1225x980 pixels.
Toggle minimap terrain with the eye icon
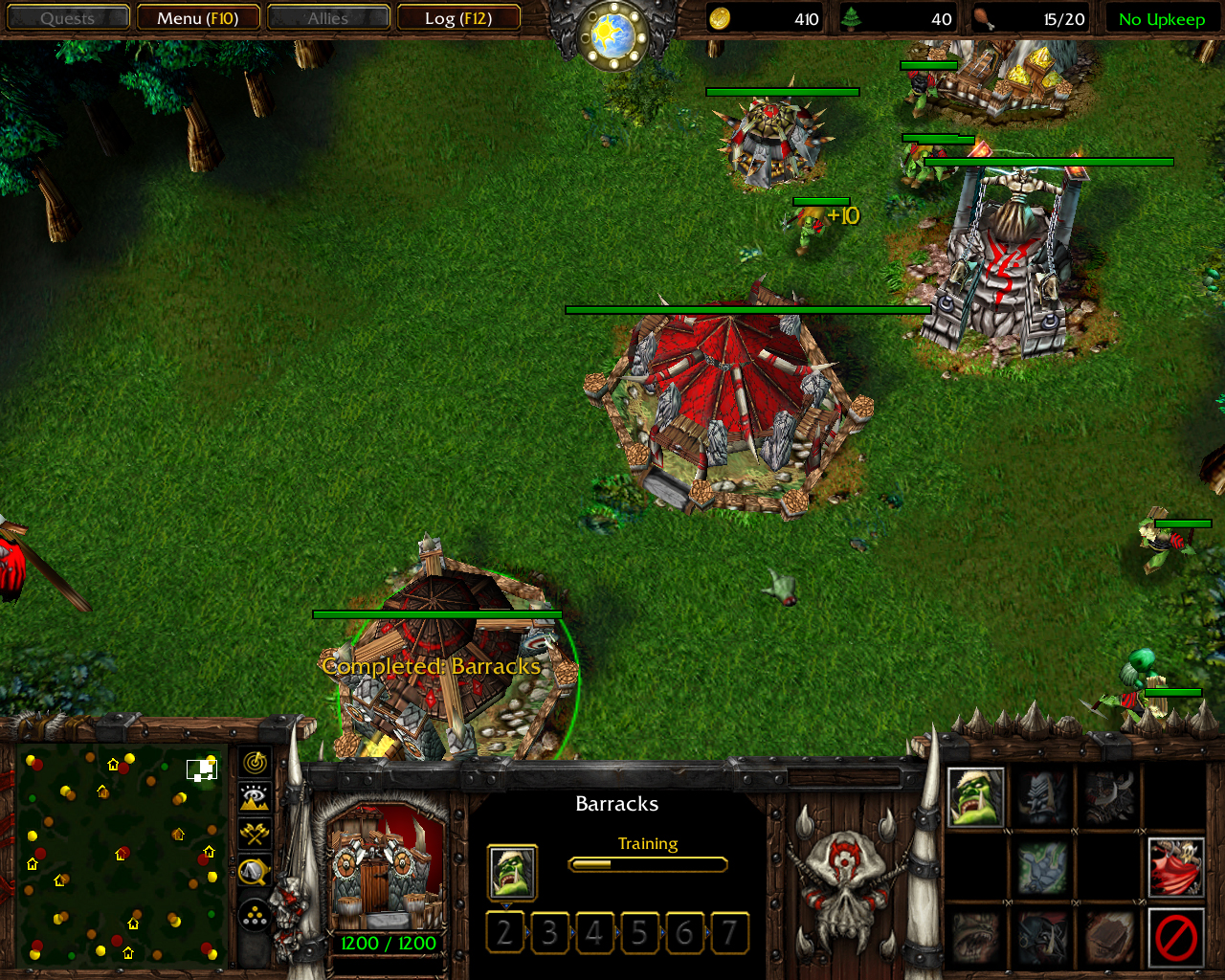tap(255, 797)
